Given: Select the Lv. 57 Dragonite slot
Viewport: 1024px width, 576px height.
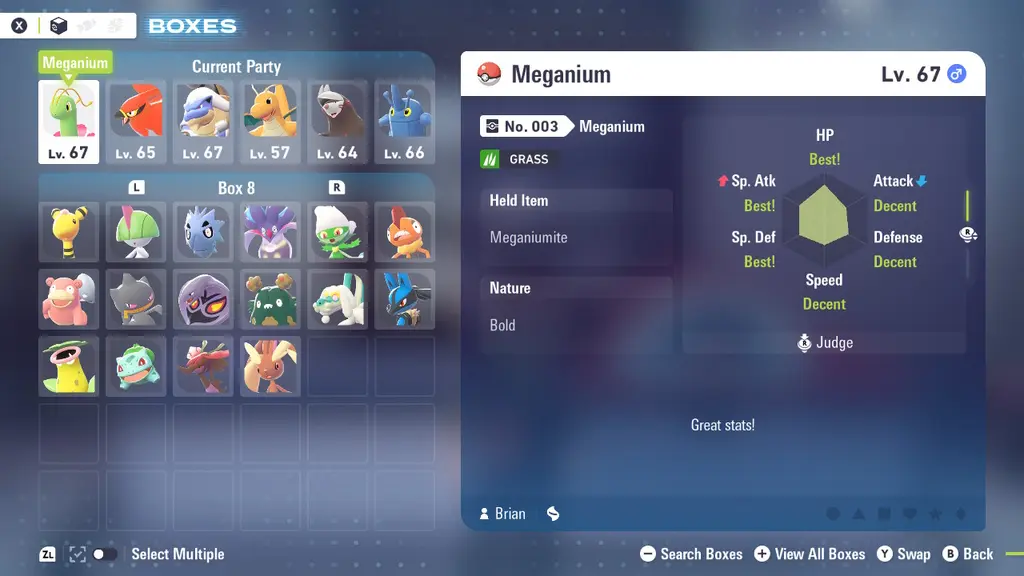Looking at the screenshot, I should [270, 121].
